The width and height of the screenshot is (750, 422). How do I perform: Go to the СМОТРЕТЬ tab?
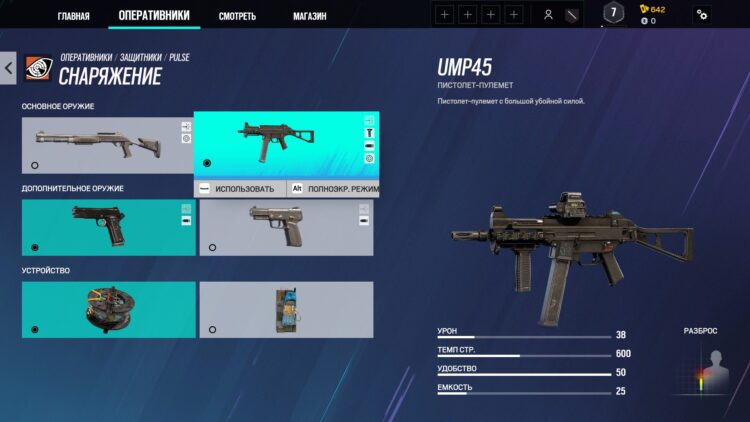pyautogui.click(x=238, y=16)
